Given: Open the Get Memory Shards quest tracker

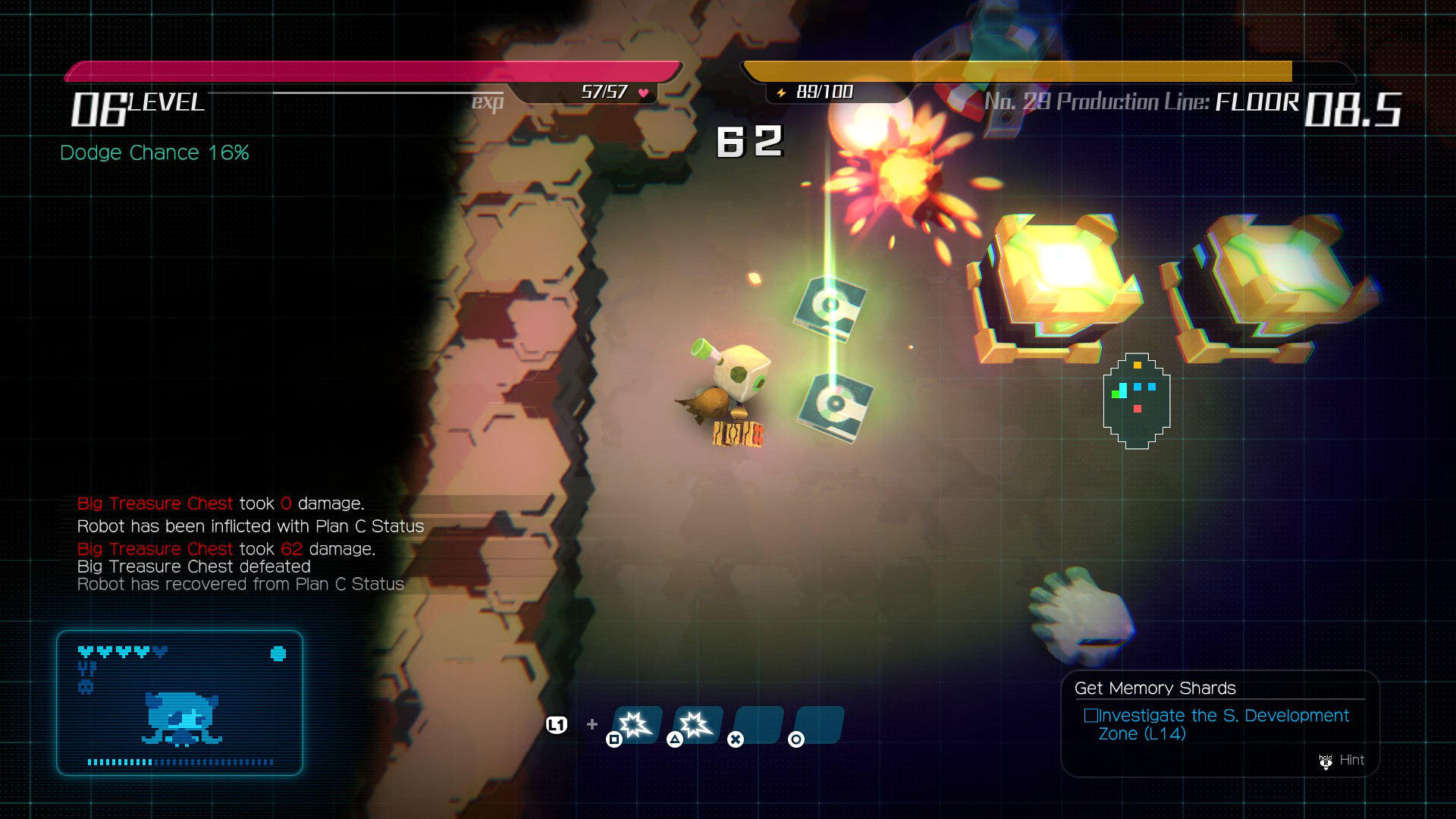Looking at the screenshot, I should click(x=1155, y=688).
